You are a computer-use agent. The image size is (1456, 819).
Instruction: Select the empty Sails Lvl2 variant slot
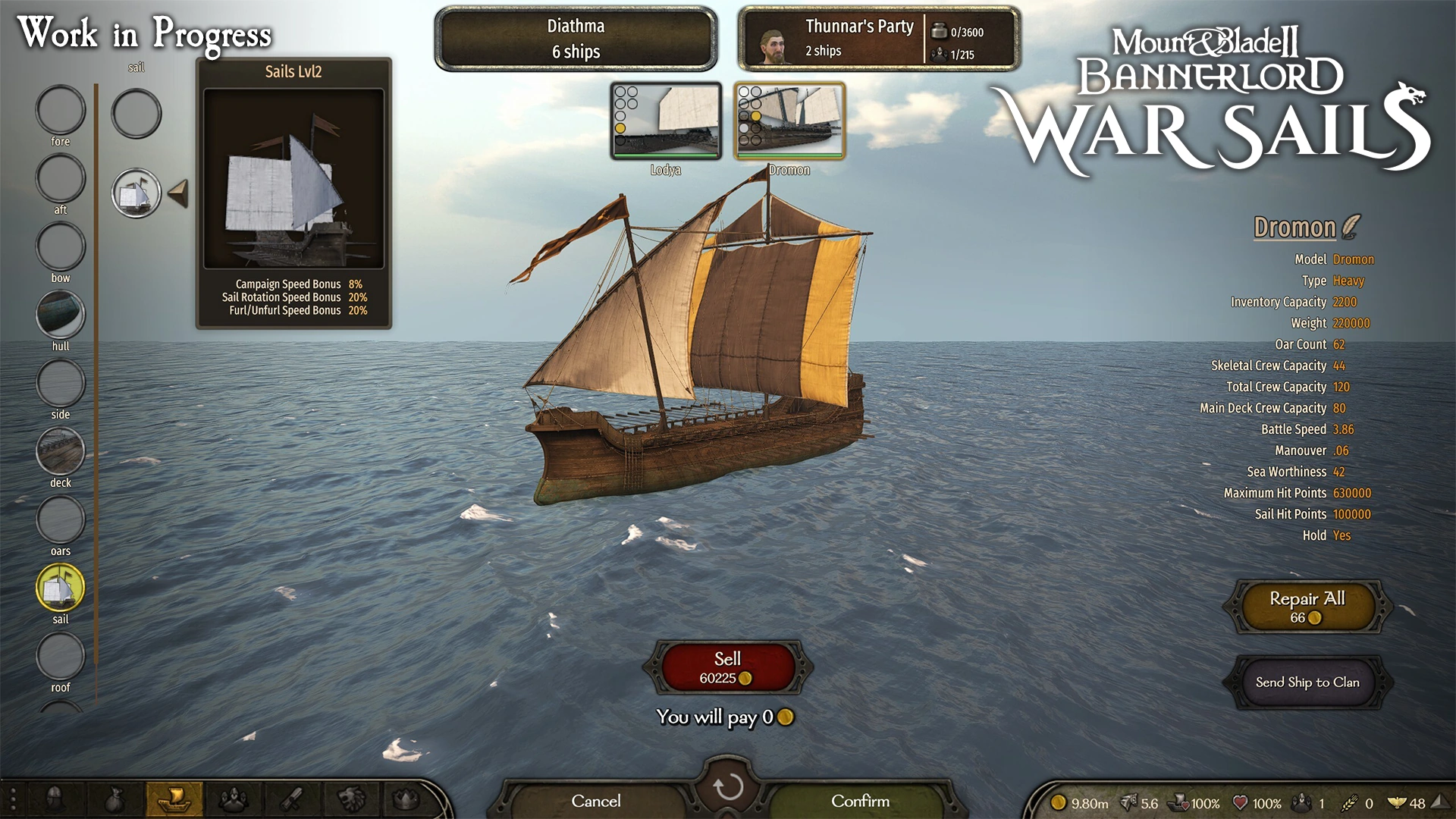coord(136,115)
